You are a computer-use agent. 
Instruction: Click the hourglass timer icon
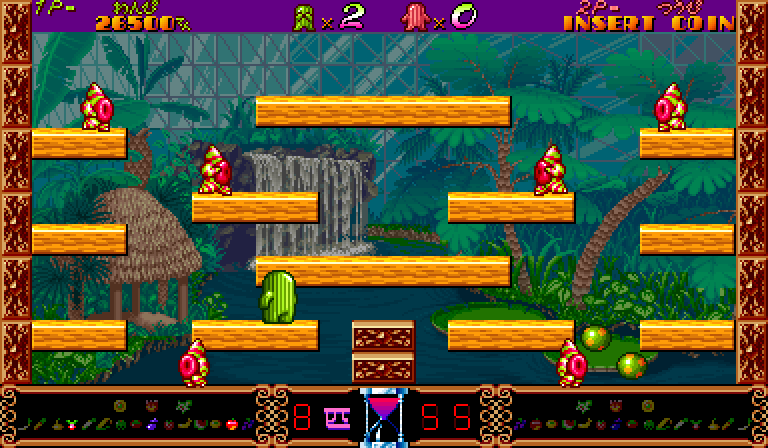point(380,415)
